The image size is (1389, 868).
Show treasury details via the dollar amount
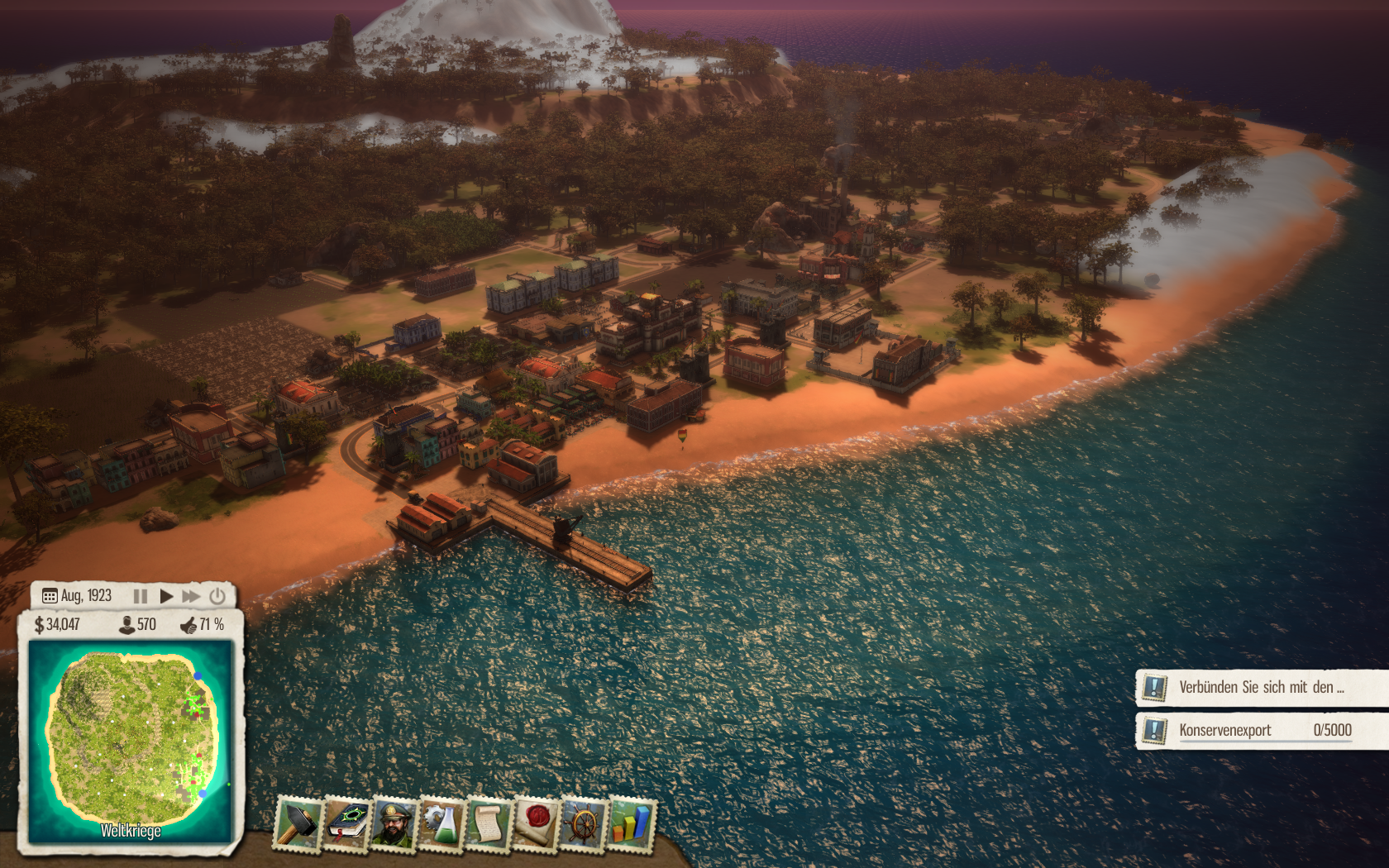pos(58,625)
